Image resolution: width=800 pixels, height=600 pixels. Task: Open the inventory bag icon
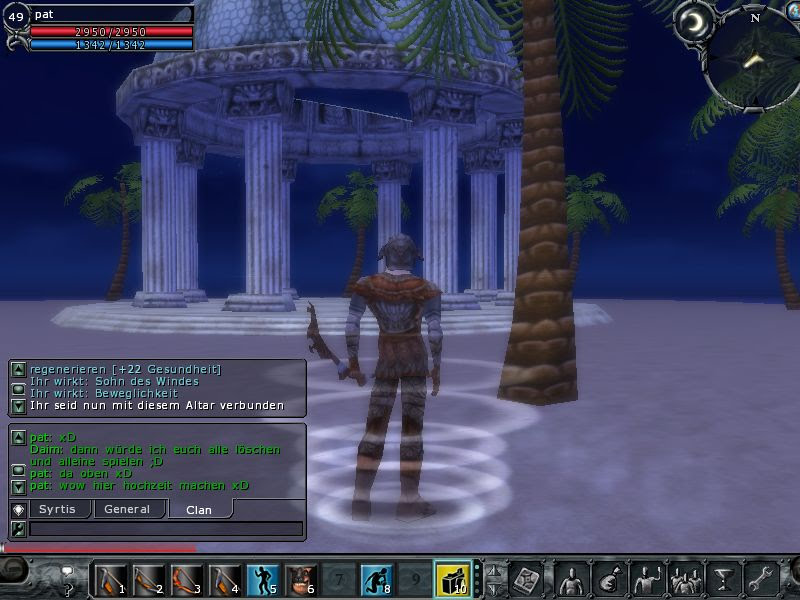click(608, 578)
